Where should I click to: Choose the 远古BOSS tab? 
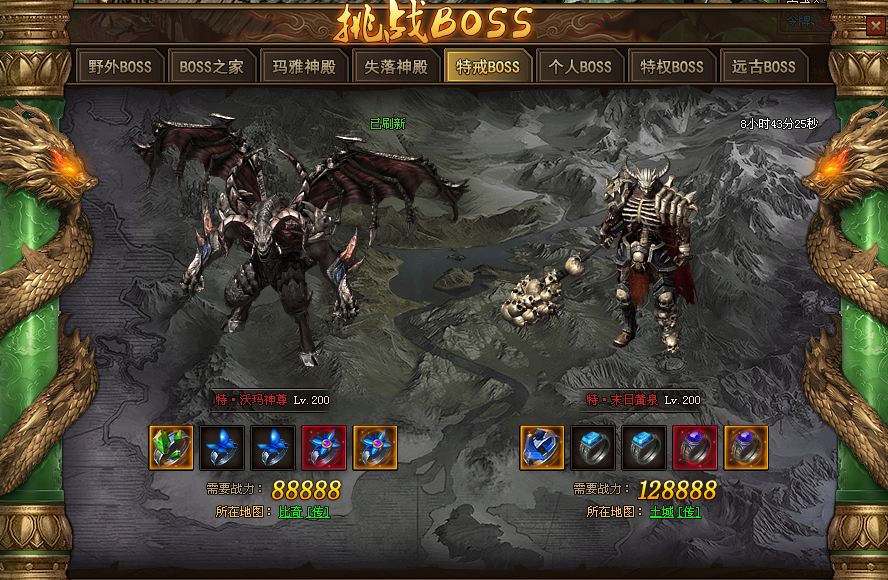(764, 67)
